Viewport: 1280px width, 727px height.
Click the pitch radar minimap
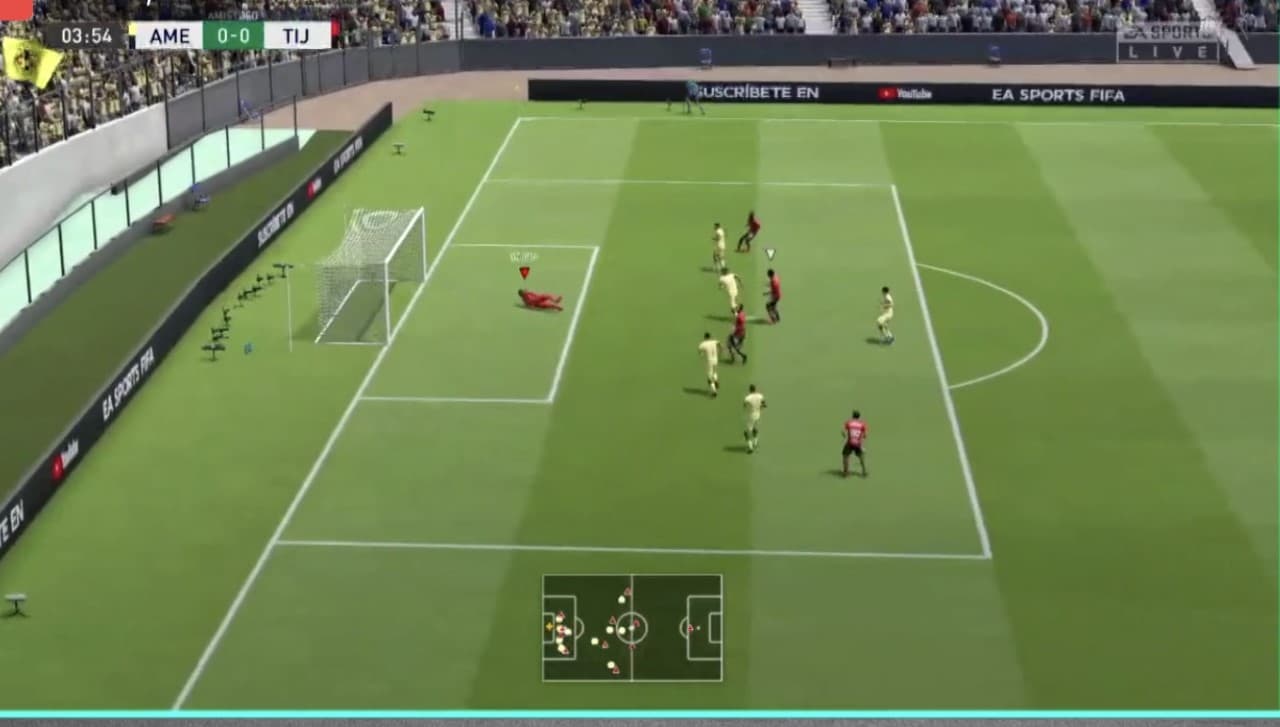pyautogui.click(x=632, y=628)
